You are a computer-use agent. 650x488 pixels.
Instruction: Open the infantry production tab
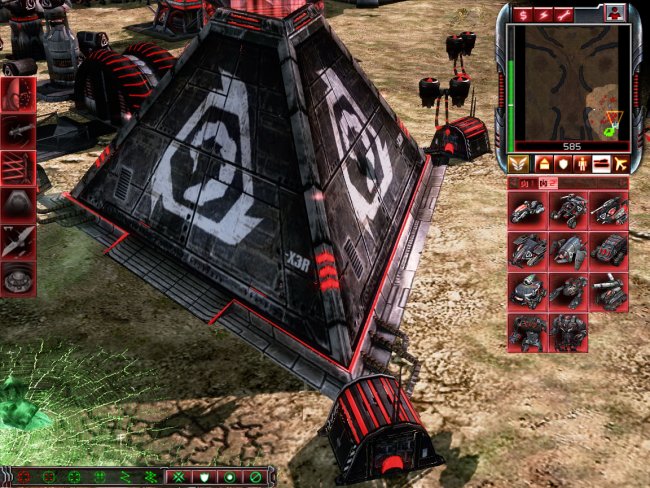[x=580, y=164]
